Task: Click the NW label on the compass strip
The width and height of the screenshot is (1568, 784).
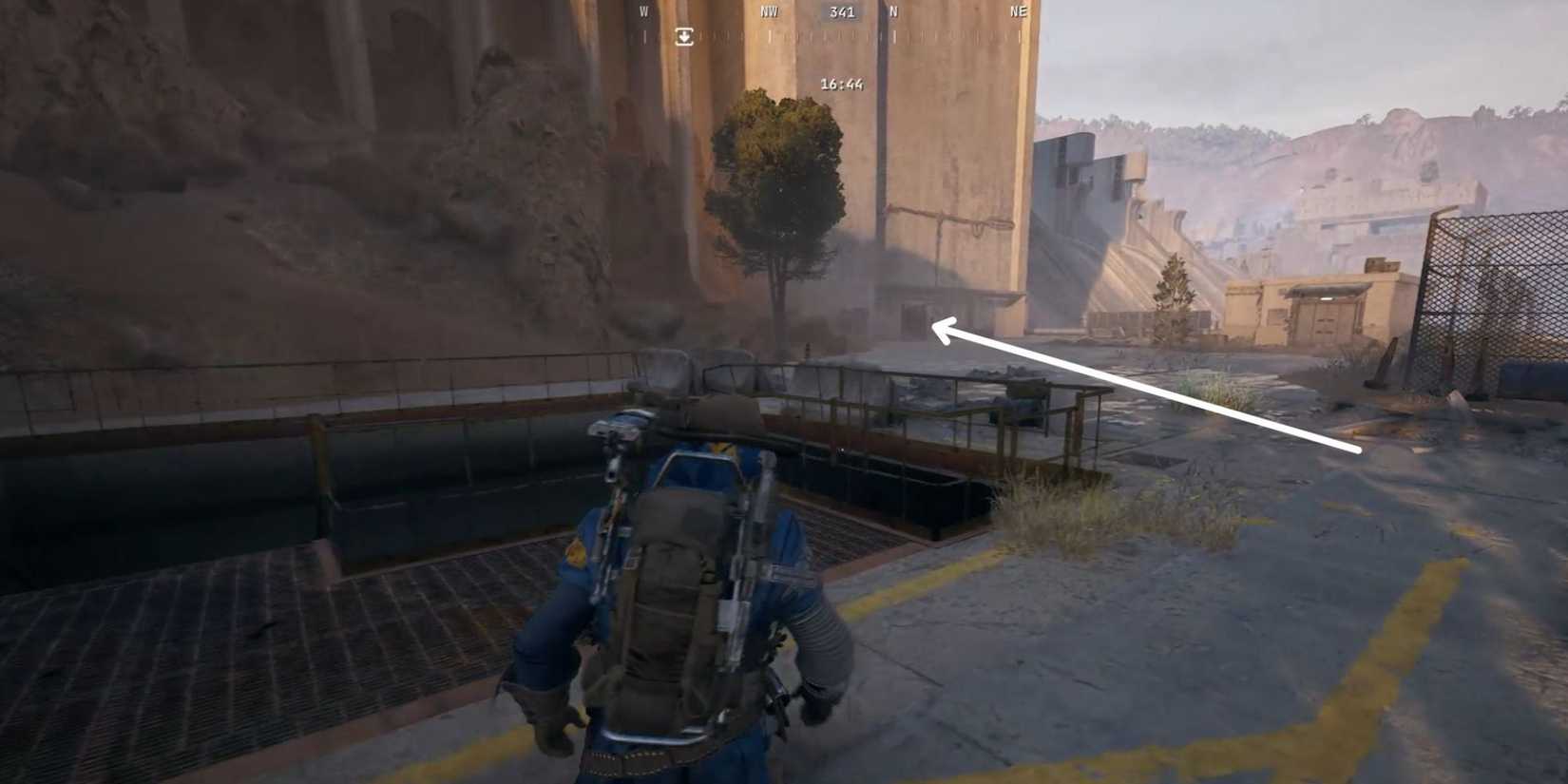Action: click(x=768, y=12)
